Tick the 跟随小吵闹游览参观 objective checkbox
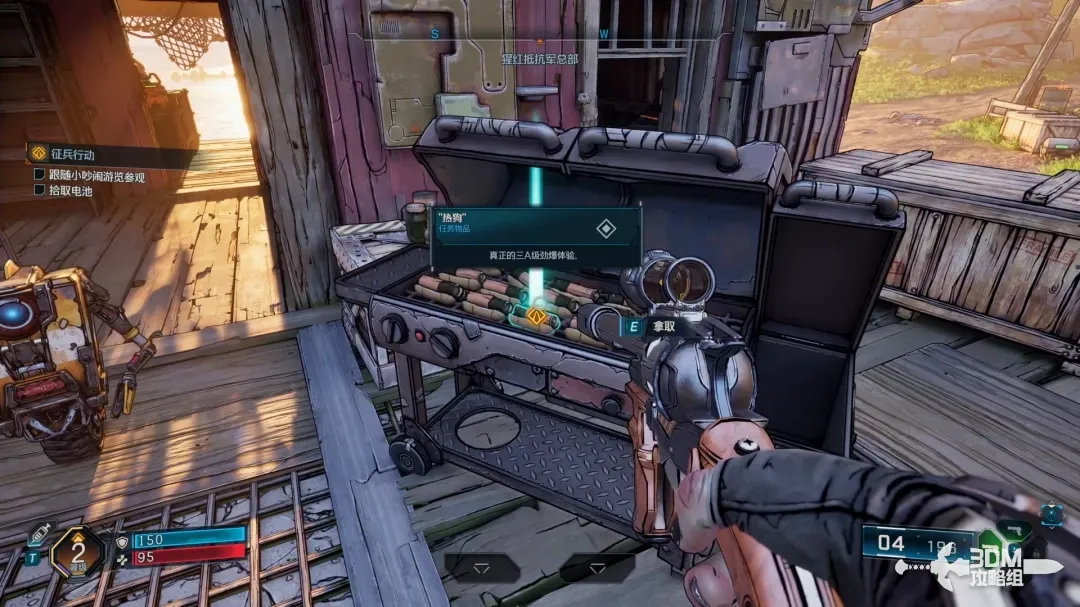Viewport: 1080px width, 607px height. pos(40,177)
